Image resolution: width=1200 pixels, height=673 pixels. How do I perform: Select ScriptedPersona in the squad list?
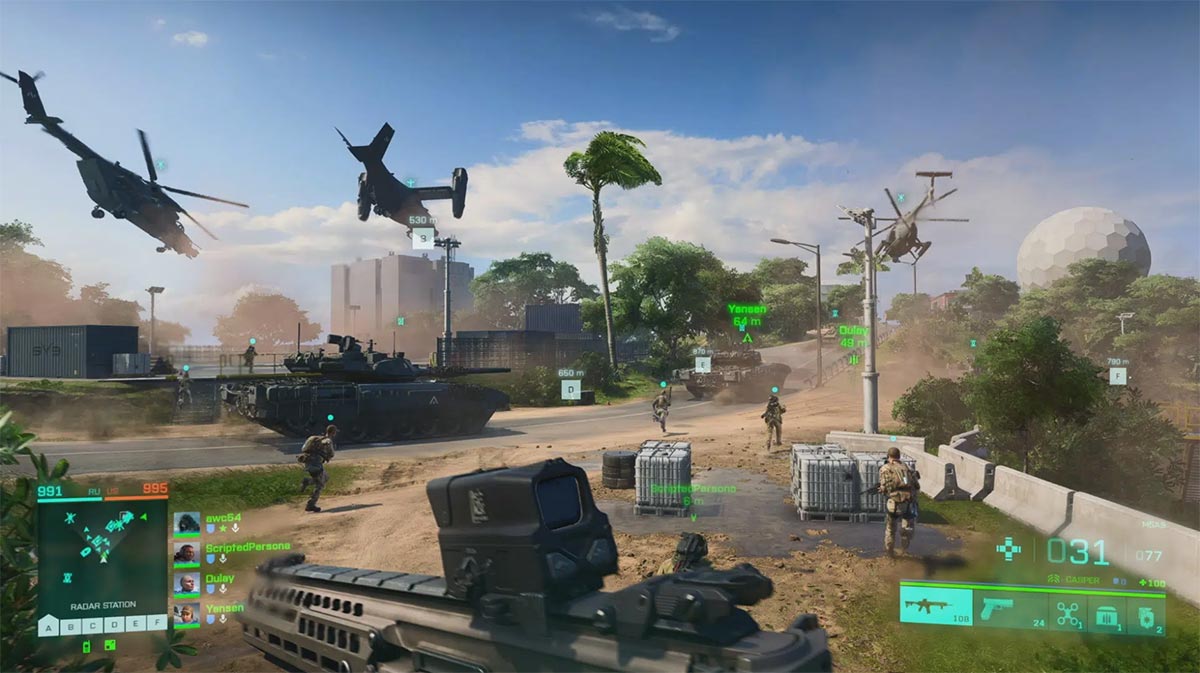coord(186,553)
